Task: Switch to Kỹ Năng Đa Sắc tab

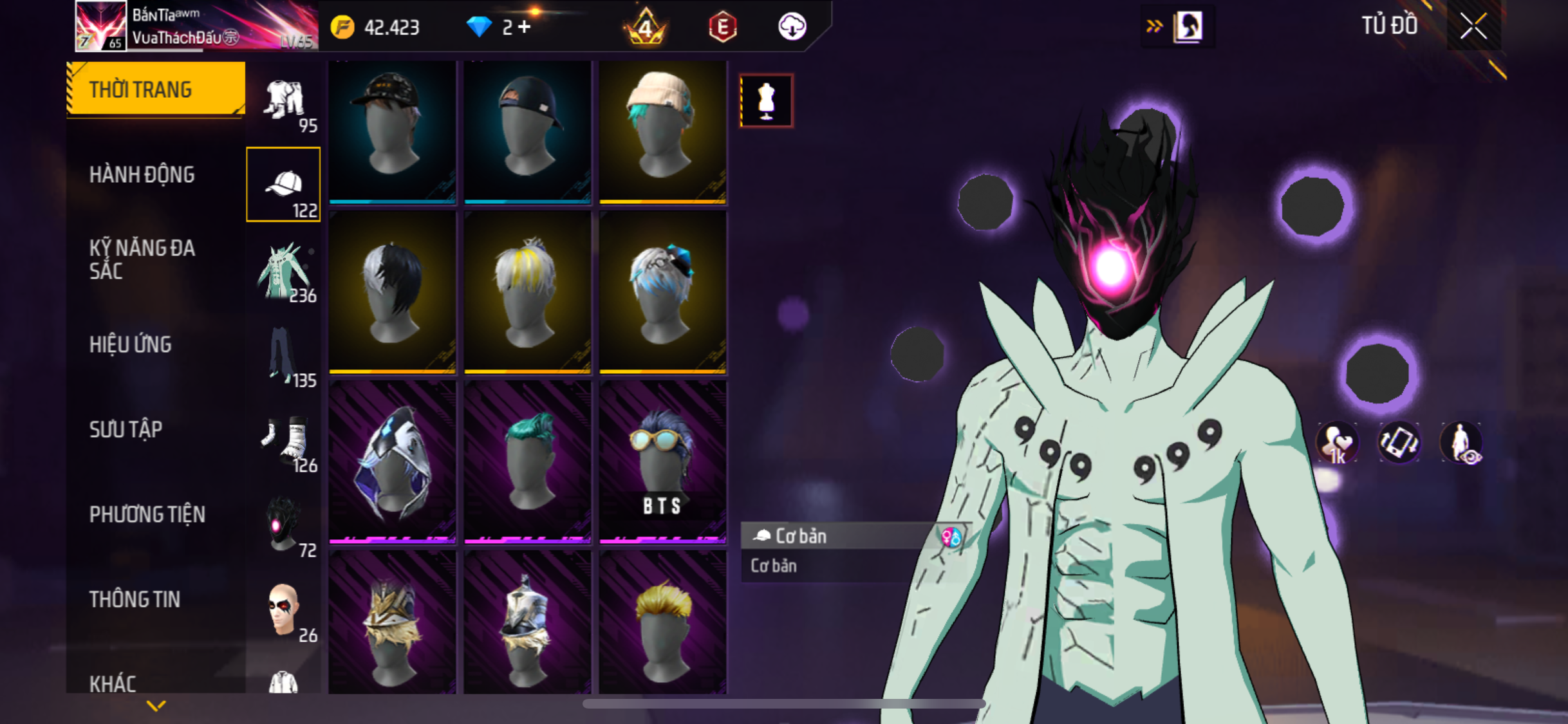Action: point(142,259)
